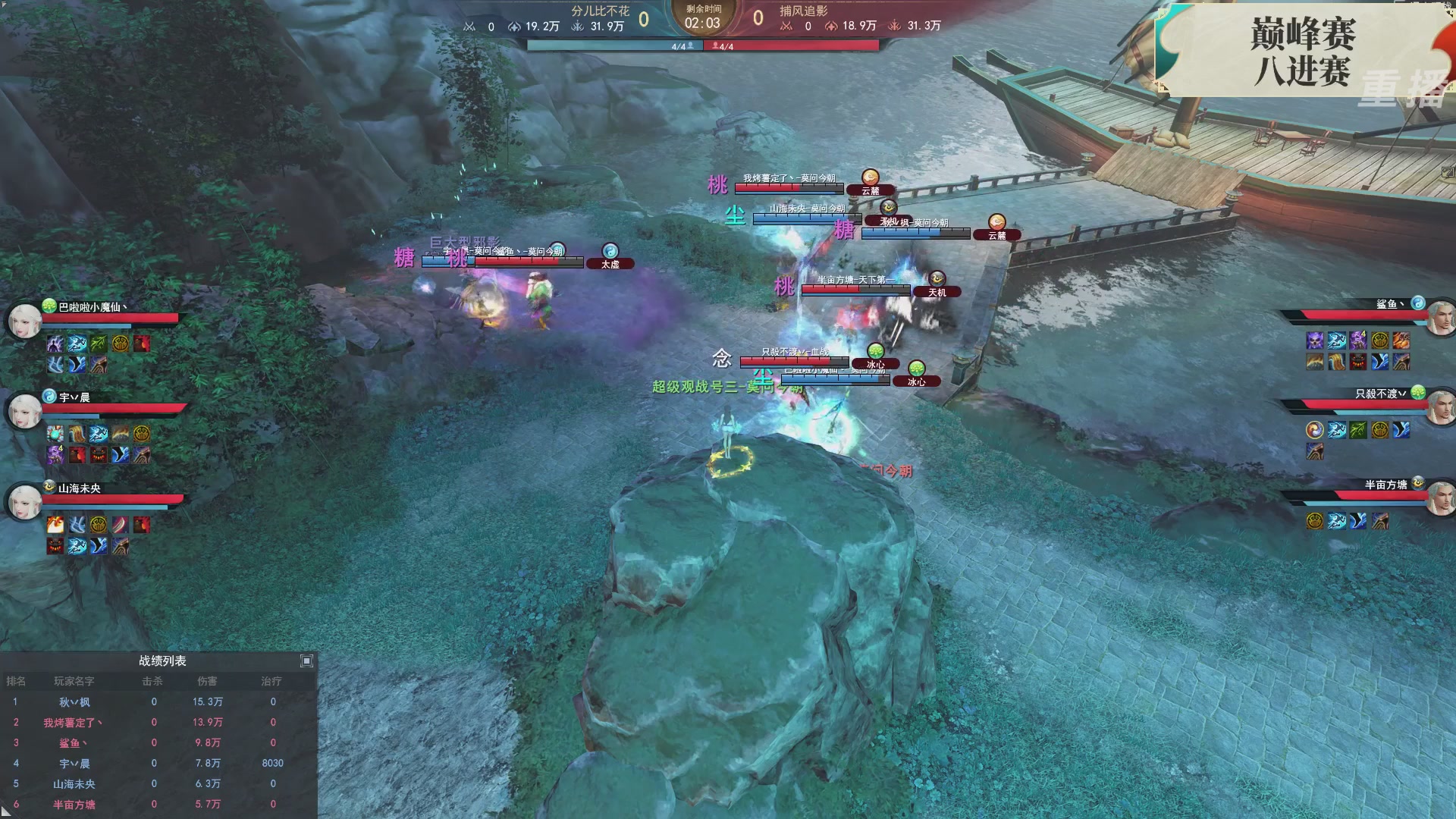The height and width of the screenshot is (819, 1456).
Task: Click the blue boot speed icon under 半亩方塘
Action: (1357, 521)
